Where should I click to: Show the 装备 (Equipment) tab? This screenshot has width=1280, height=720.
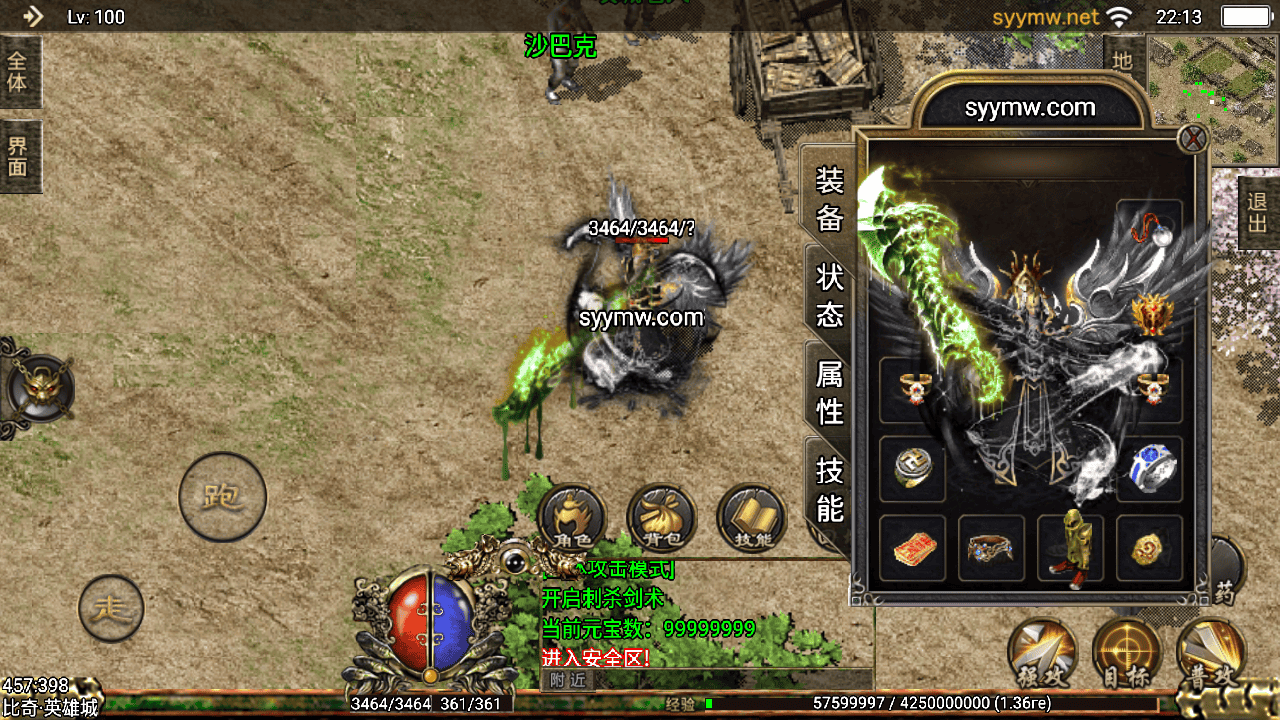click(829, 199)
